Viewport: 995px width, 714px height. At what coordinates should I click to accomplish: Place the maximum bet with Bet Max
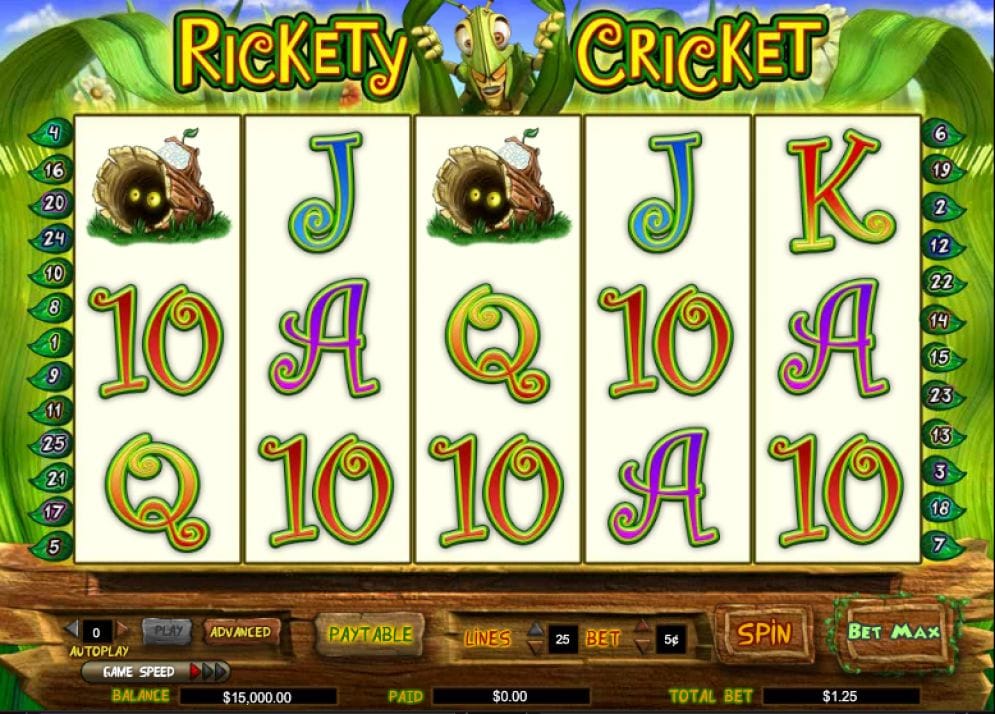click(893, 632)
